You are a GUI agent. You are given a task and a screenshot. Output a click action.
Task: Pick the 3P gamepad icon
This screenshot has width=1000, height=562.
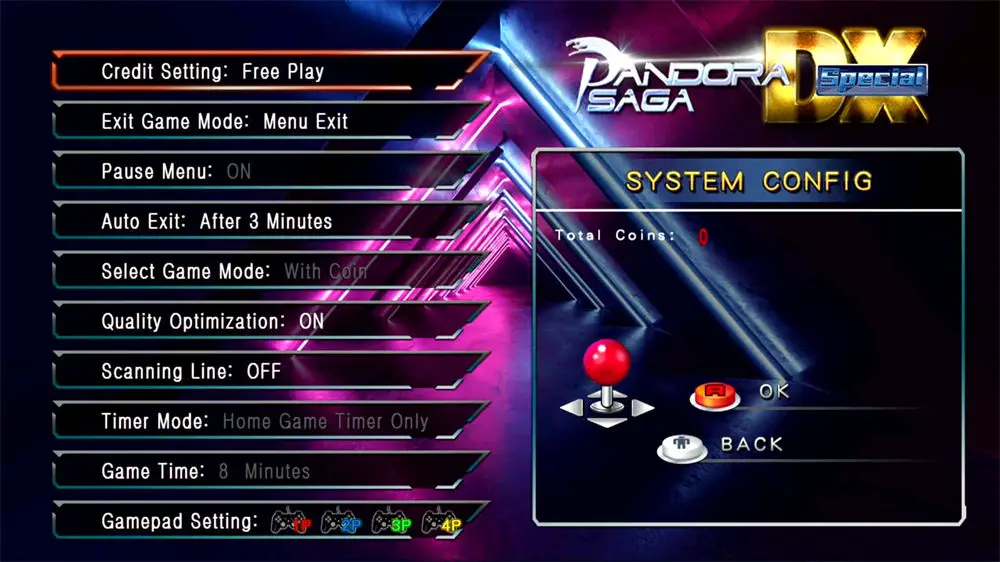[x=389, y=522]
